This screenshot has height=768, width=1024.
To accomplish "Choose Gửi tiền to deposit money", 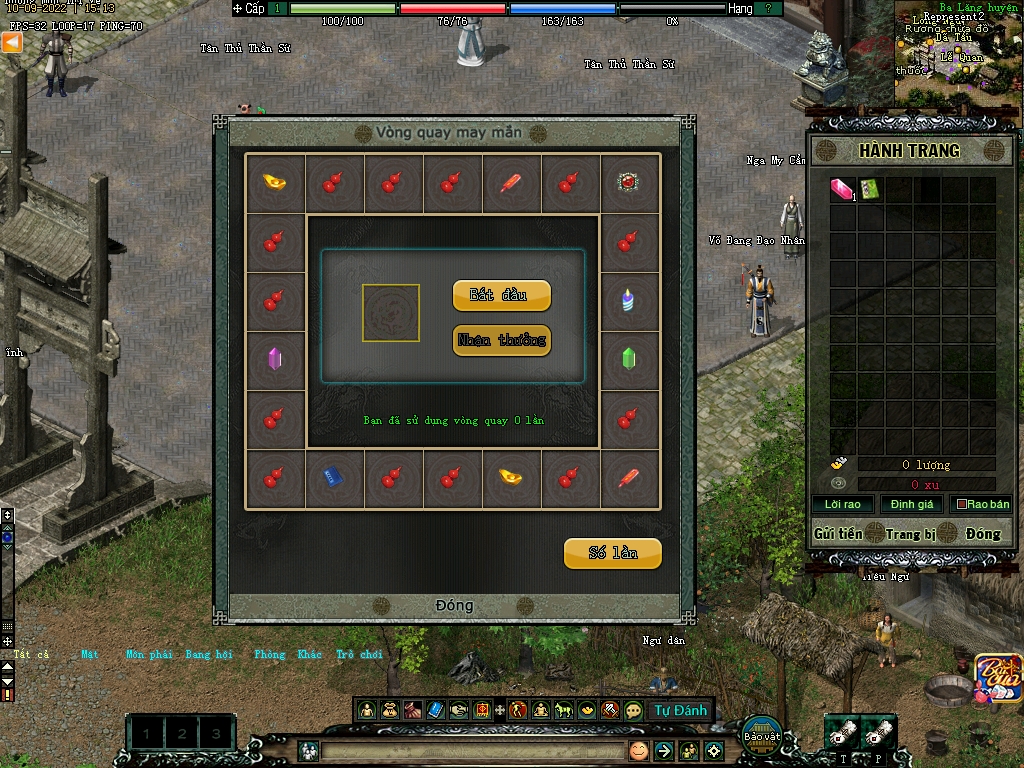I will point(838,534).
